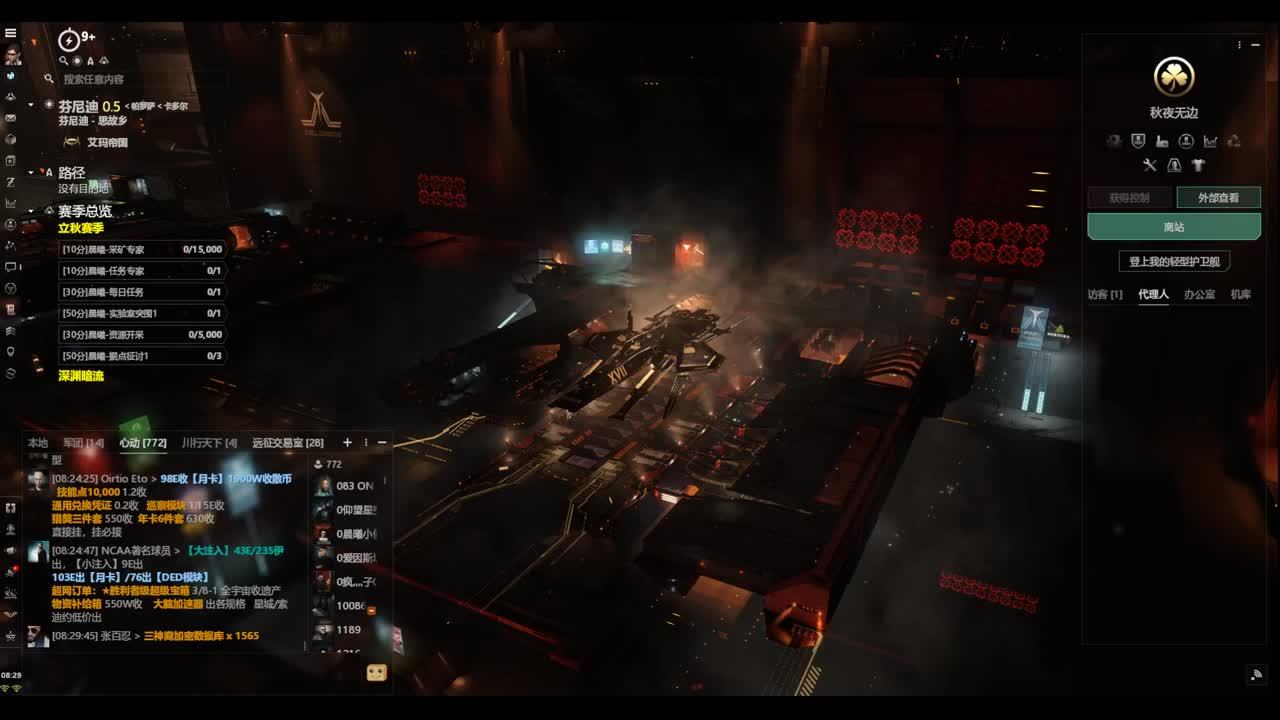Switch to the 访客 guests tab
The width and height of the screenshot is (1280, 720).
pyautogui.click(x=1105, y=295)
